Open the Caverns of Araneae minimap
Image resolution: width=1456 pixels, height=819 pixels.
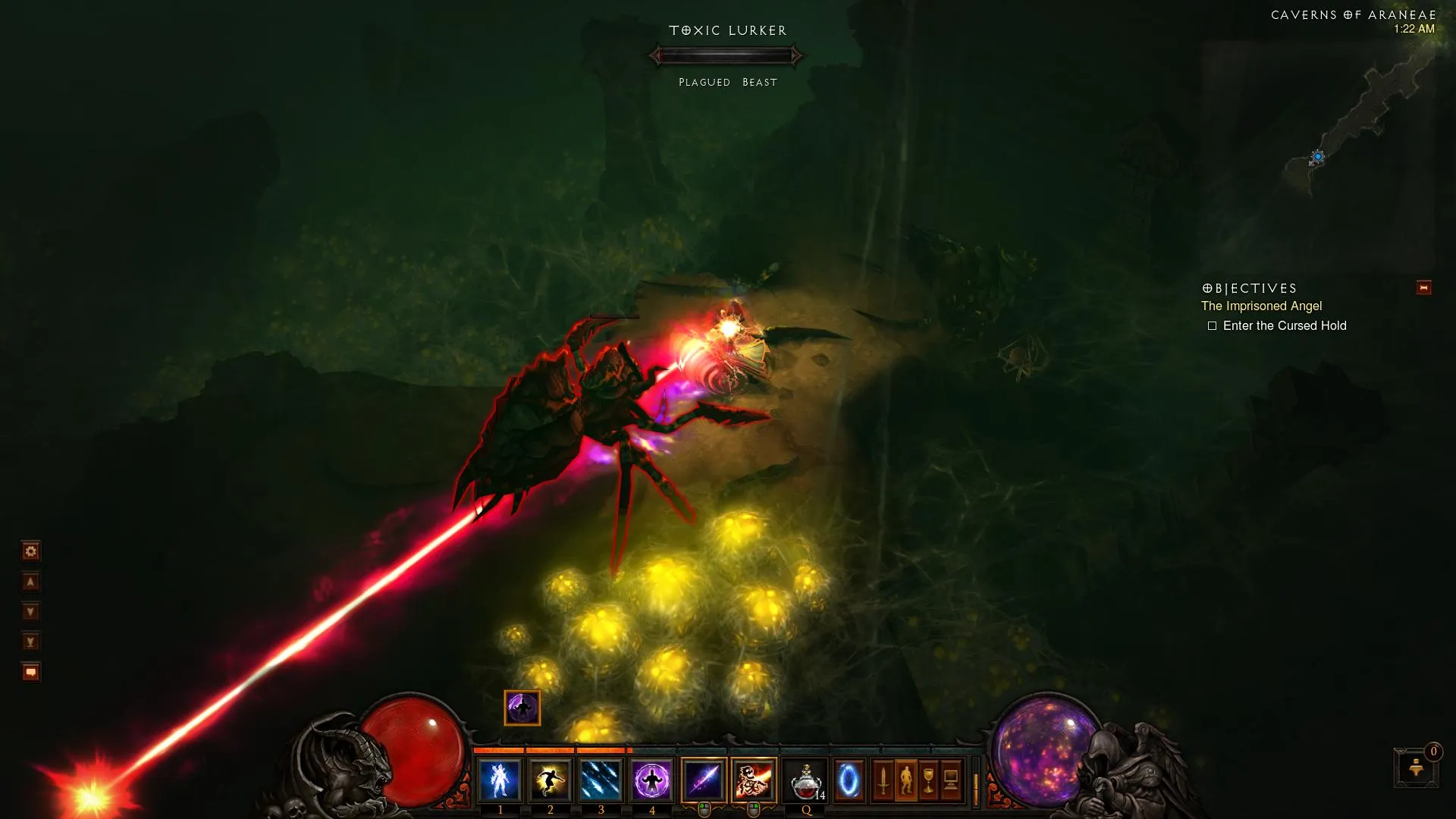pos(1319,152)
